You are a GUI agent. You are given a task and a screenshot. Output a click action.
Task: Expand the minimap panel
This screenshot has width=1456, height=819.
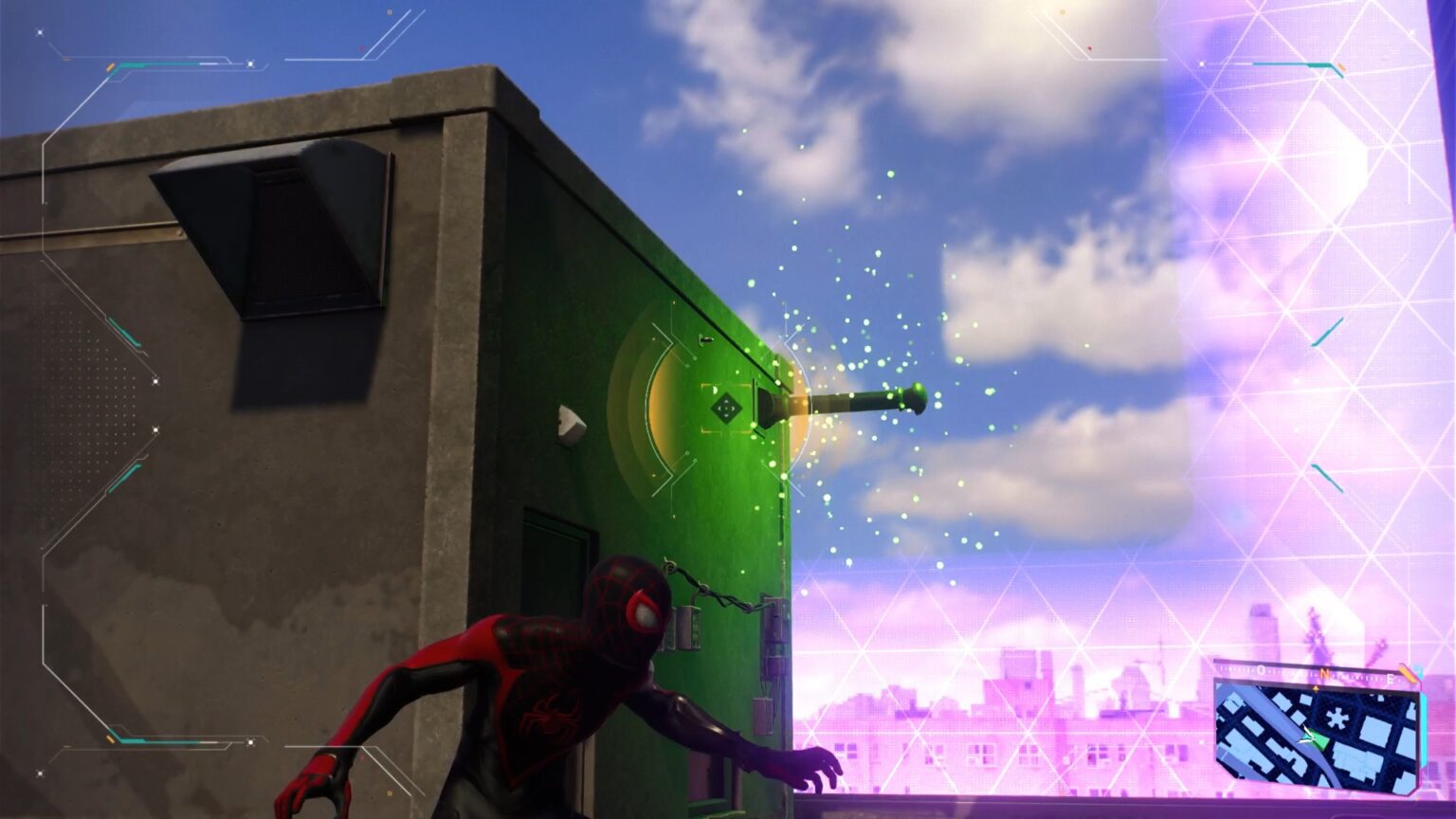tap(1318, 730)
